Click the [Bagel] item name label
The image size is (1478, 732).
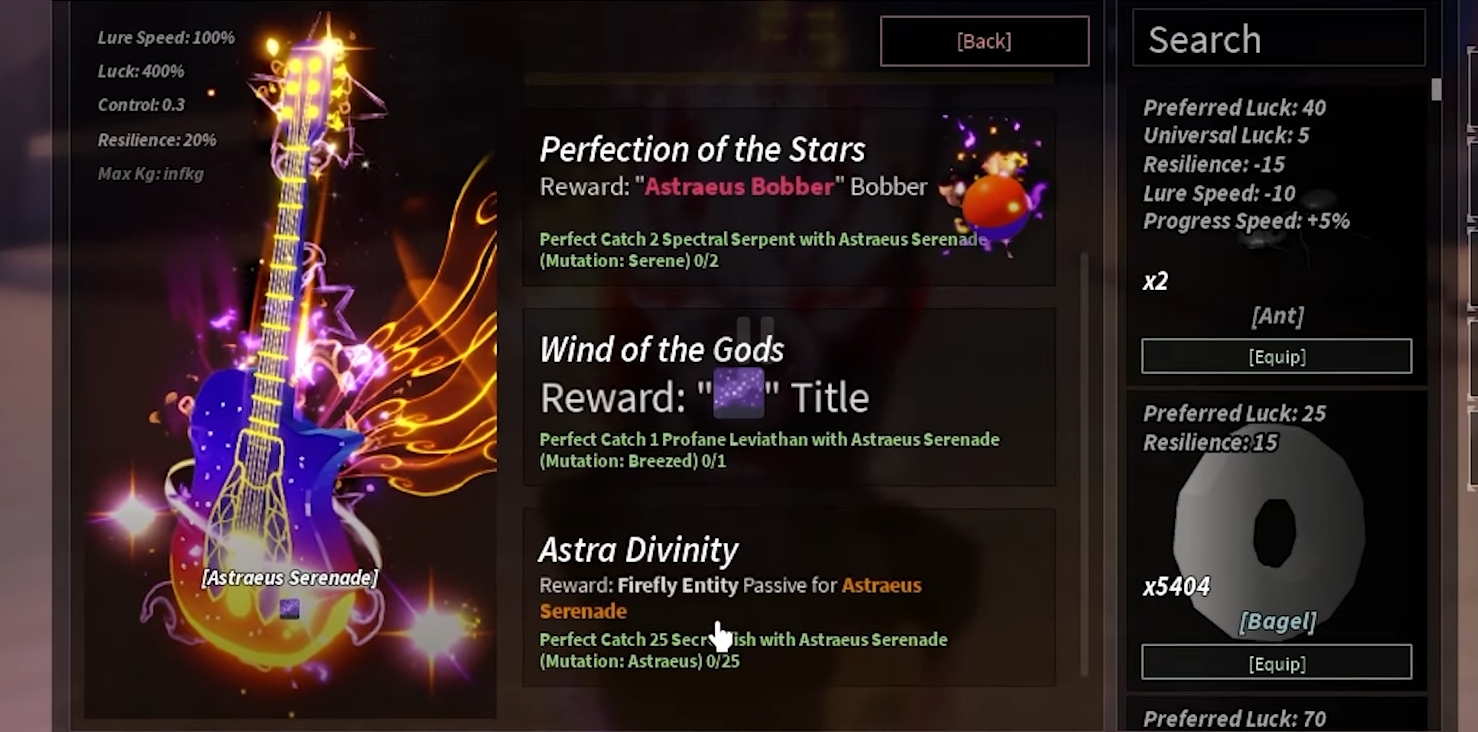coord(1278,621)
